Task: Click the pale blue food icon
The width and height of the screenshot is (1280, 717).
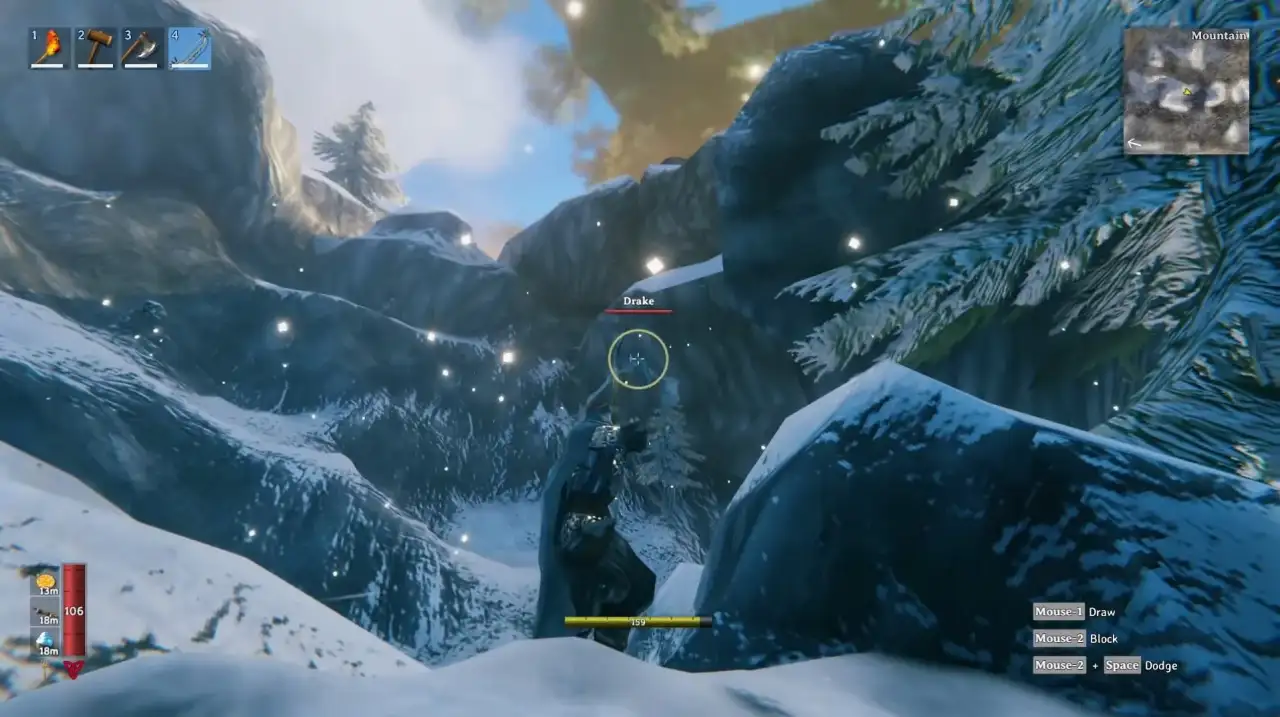Action: (46, 640)
